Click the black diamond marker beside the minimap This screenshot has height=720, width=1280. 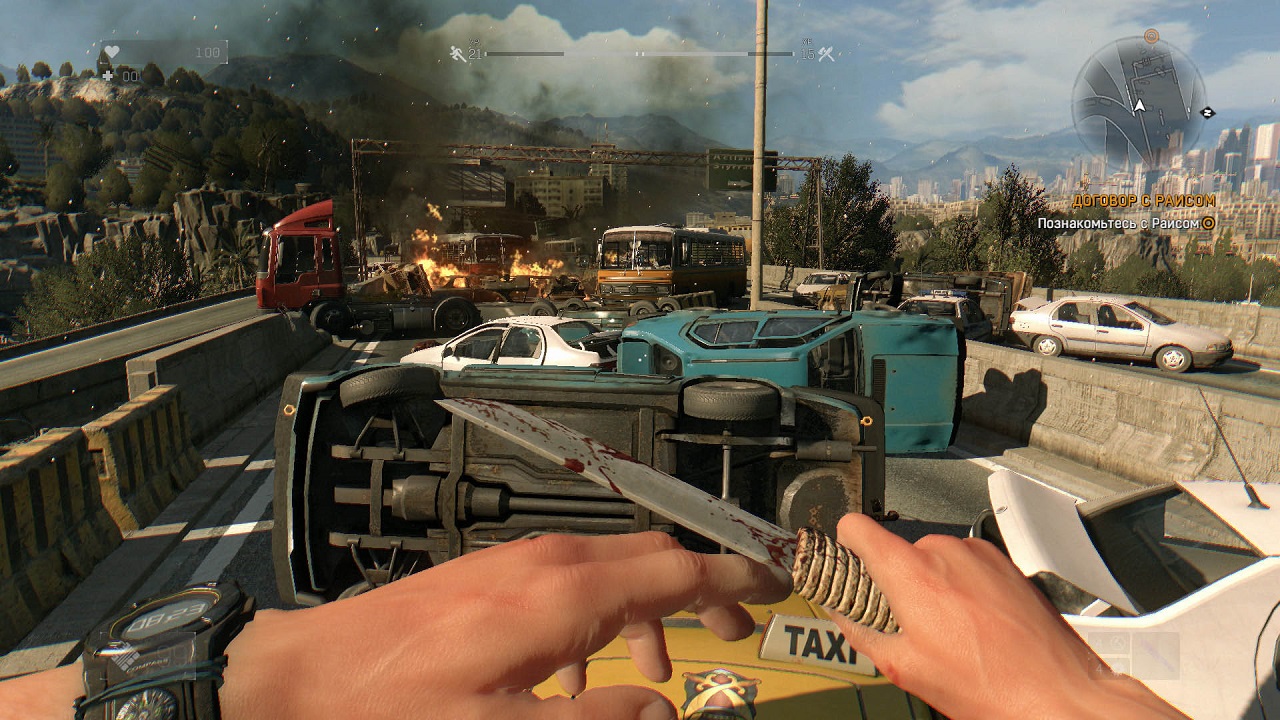(1208, 112)
